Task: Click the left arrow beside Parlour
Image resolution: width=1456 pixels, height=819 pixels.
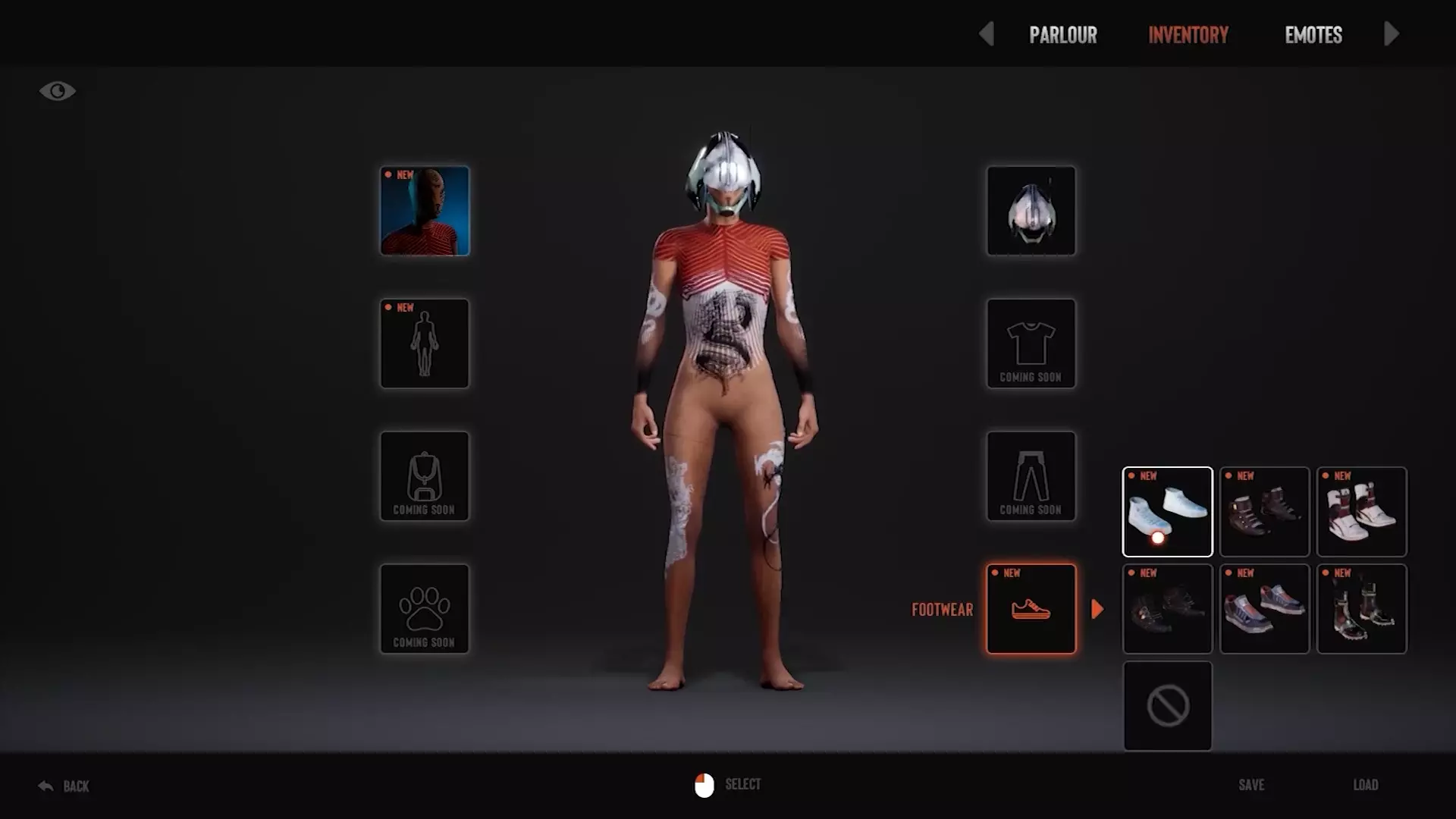Action: click(x=986, y=34)
